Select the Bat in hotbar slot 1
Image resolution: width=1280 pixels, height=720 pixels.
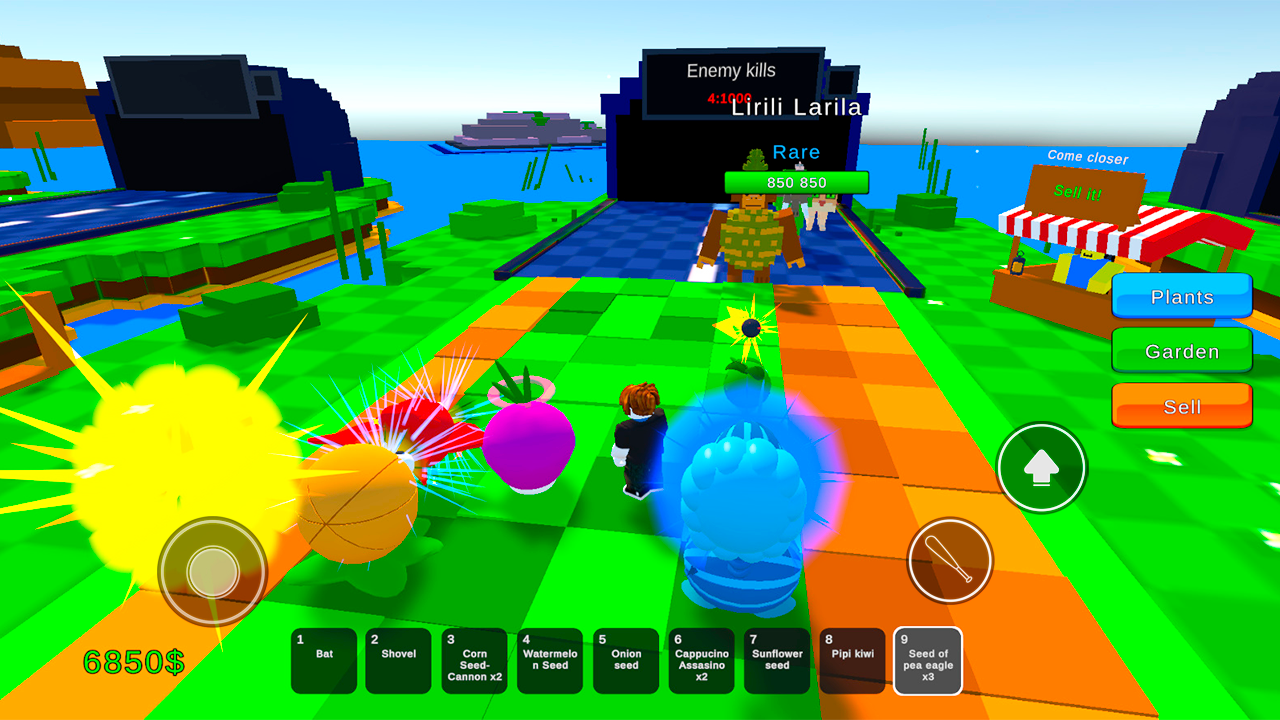click(x=323, y=661)
